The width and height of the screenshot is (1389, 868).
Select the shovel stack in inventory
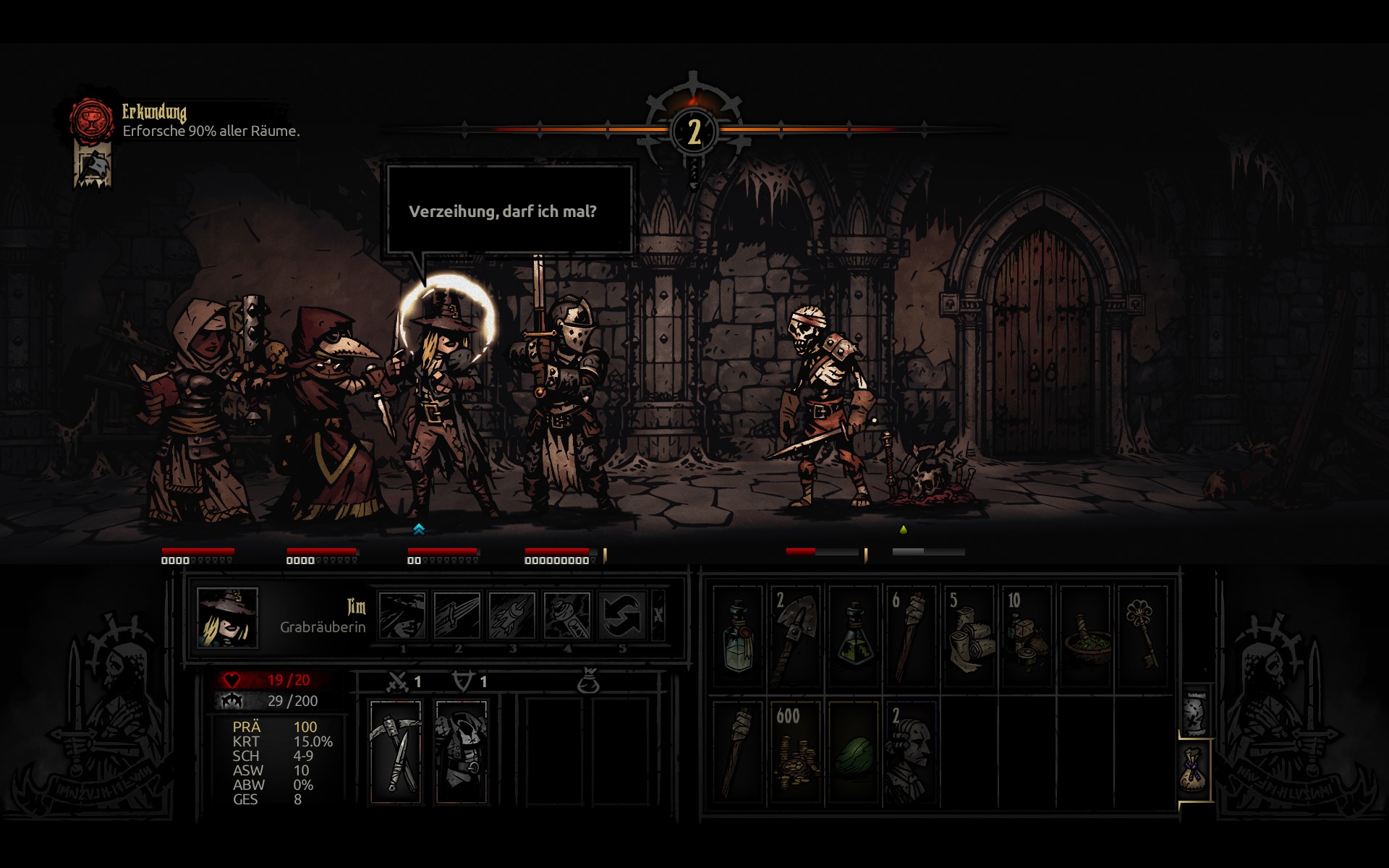pyautogui.click(x=795, y=637)
